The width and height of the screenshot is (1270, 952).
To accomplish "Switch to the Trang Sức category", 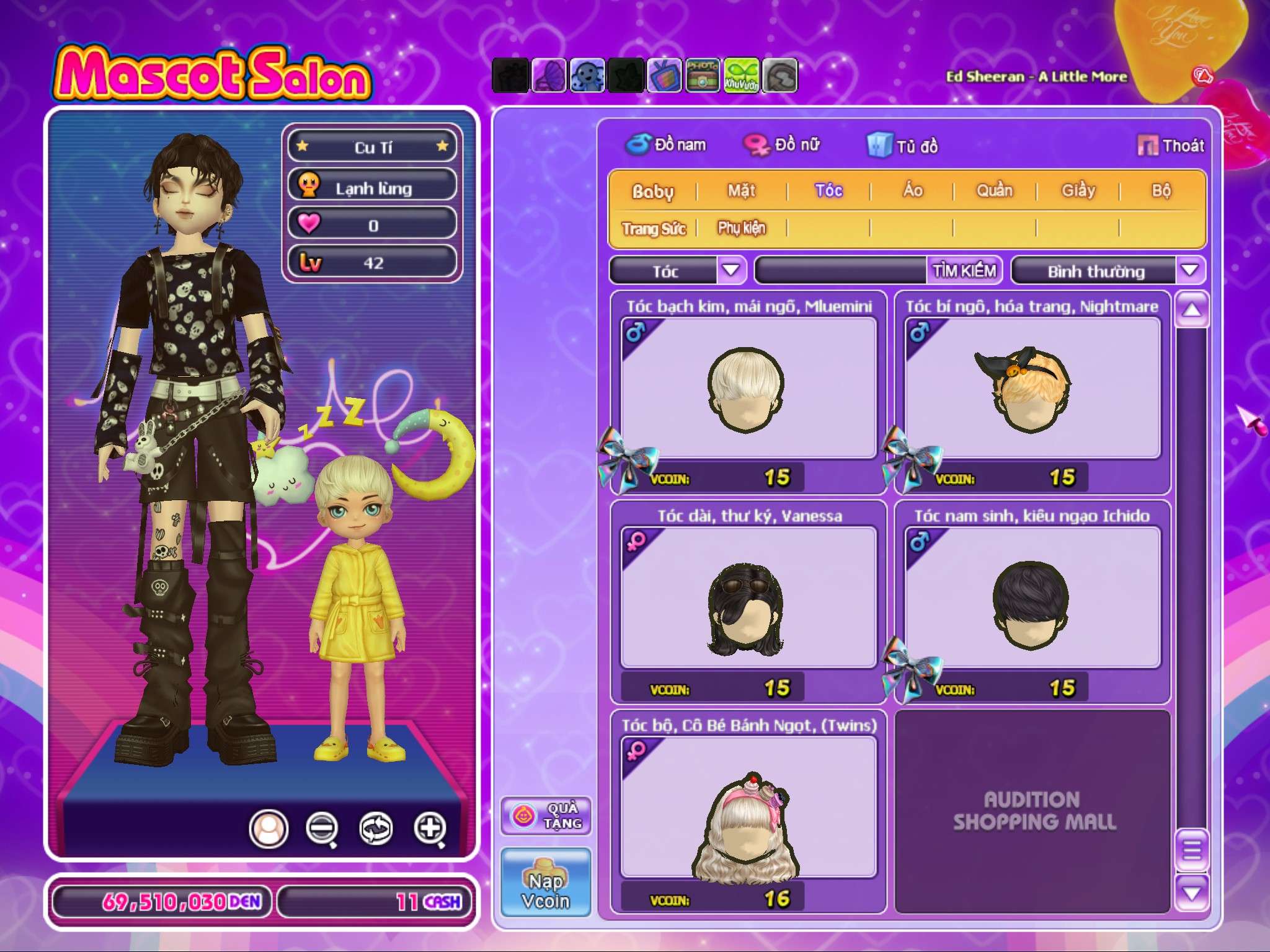I will (x=654, y=229).
